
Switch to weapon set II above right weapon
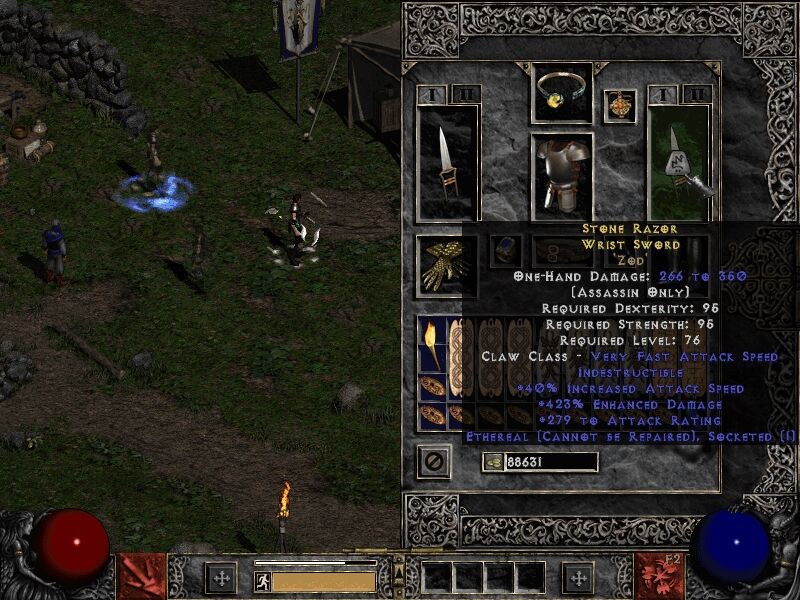click(x=698, y=95)
